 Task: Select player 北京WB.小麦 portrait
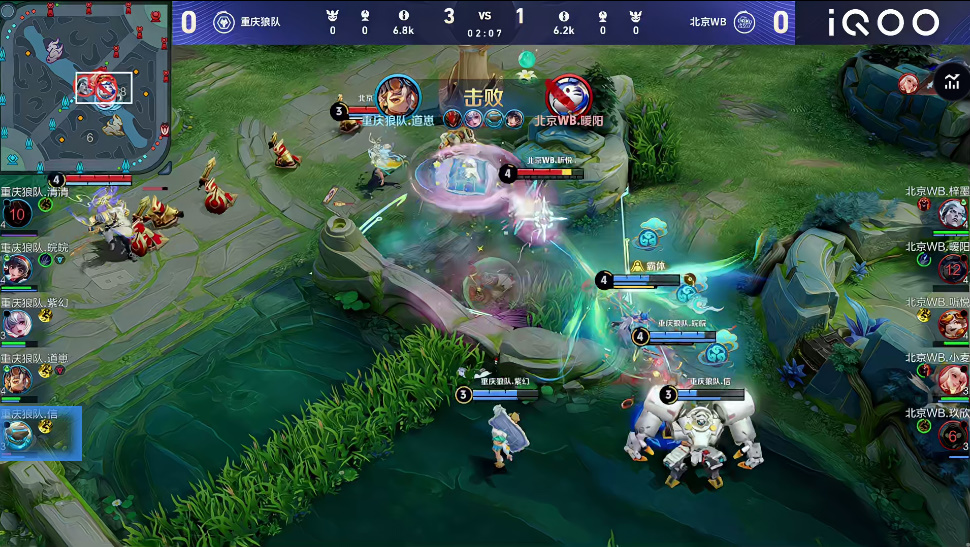click(x=952, y=379)
